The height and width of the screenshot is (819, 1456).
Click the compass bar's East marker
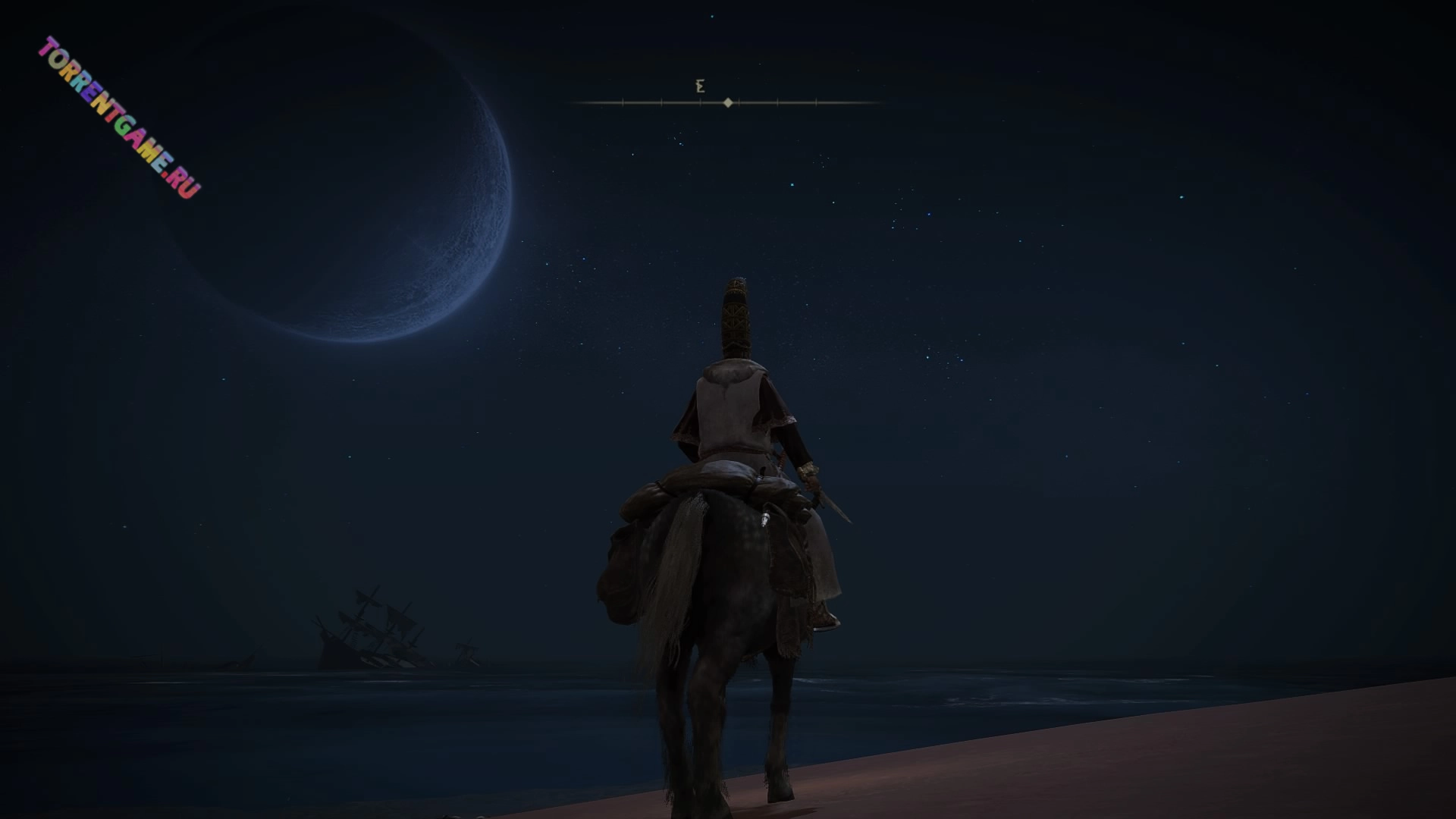(700, 86)
